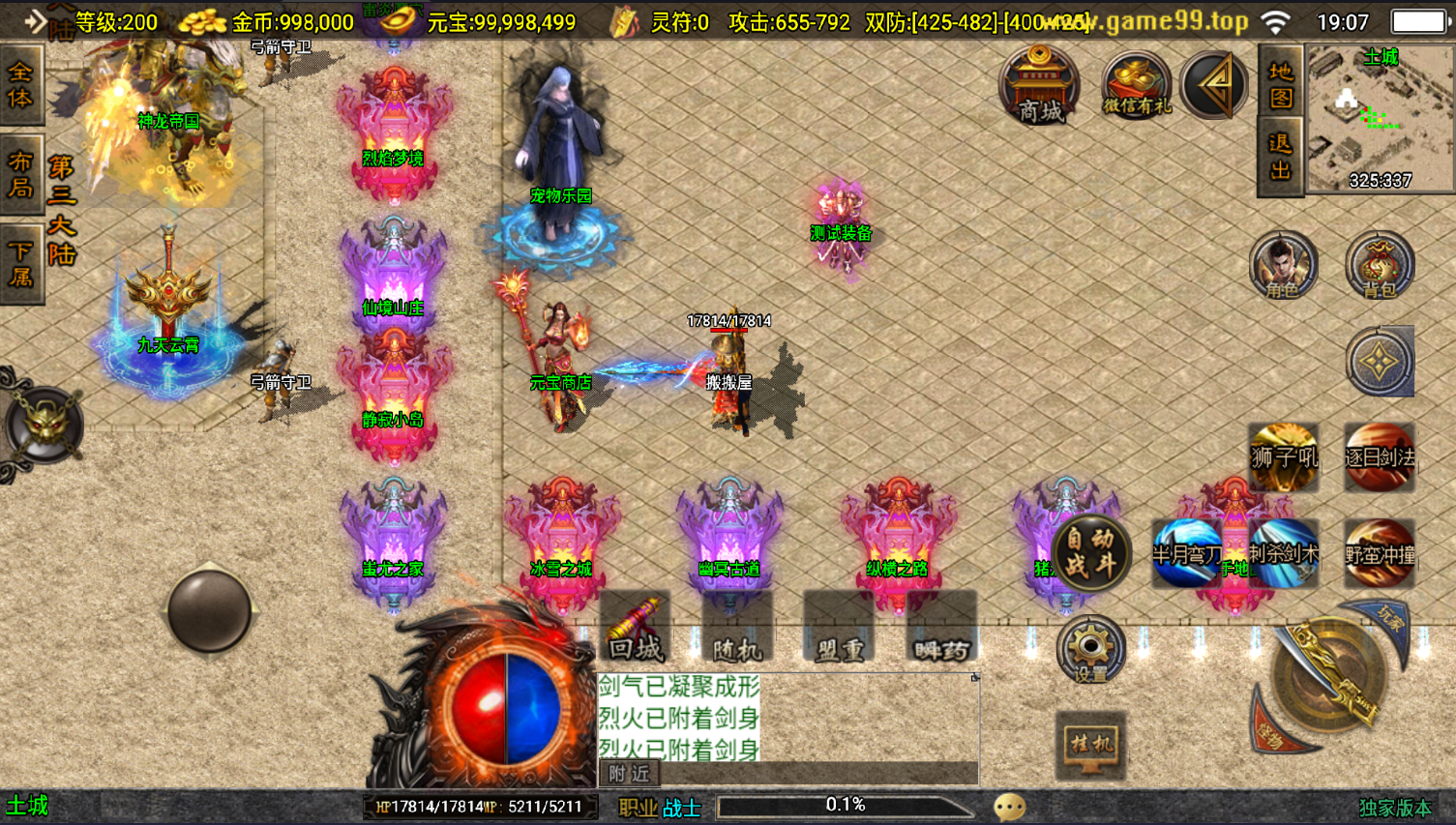This screenshot has width=1456, height=825.
Task: Use the 随机 teleport slot
Action: [736, 629]
